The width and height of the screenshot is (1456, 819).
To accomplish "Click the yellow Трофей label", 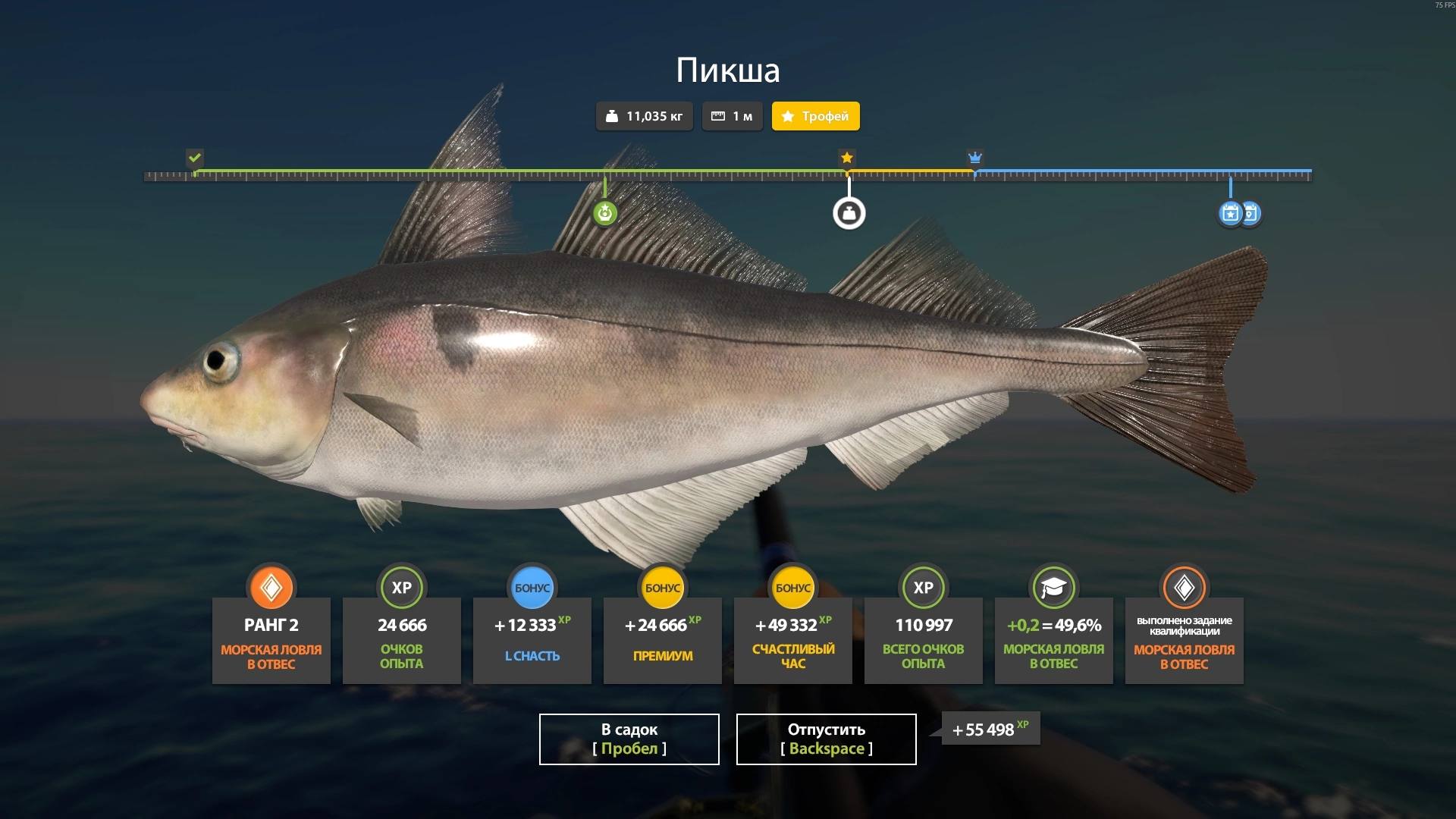I will [815, 116].
